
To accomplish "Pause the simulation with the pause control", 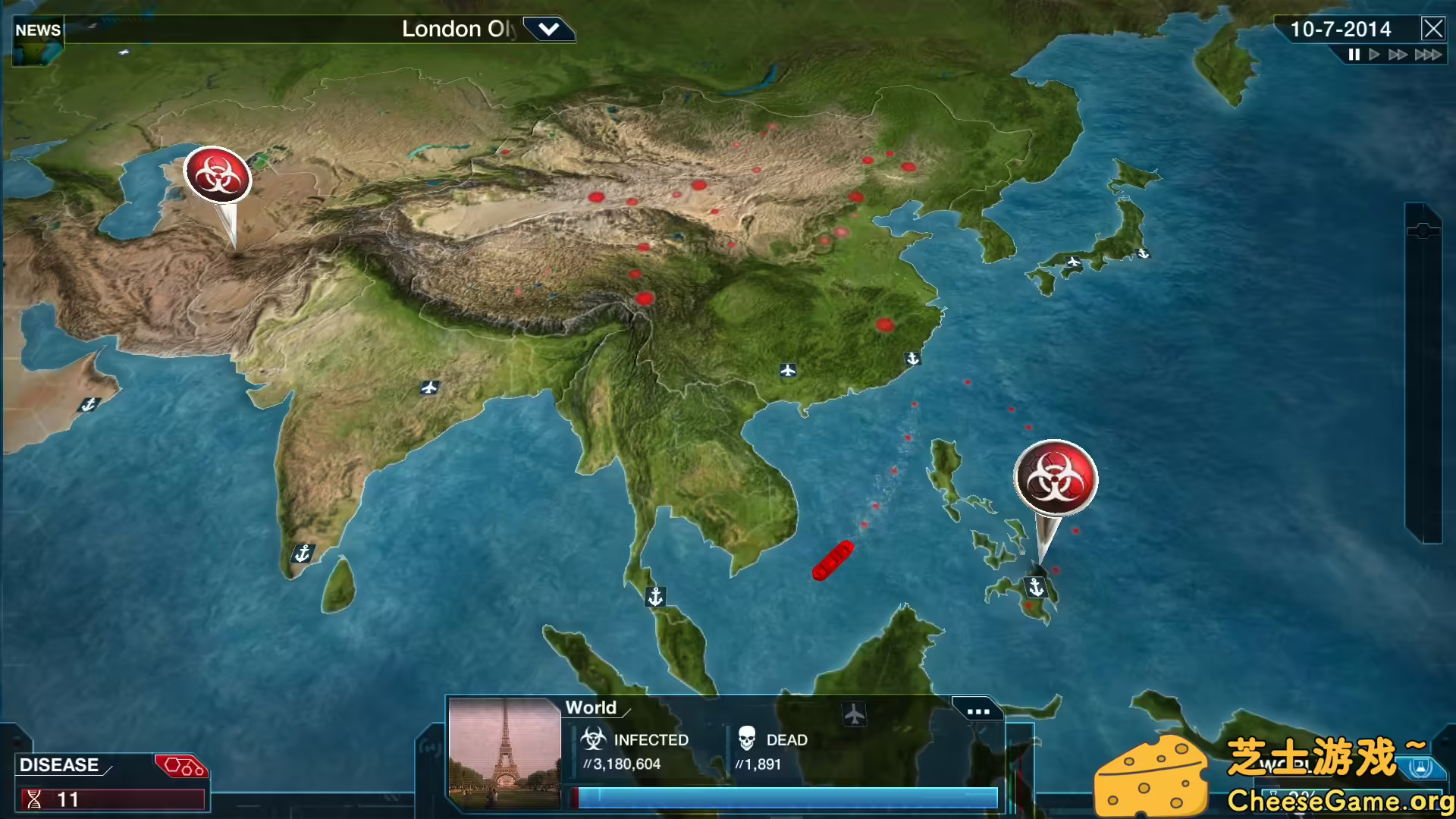I will (x=1354, y=54).
